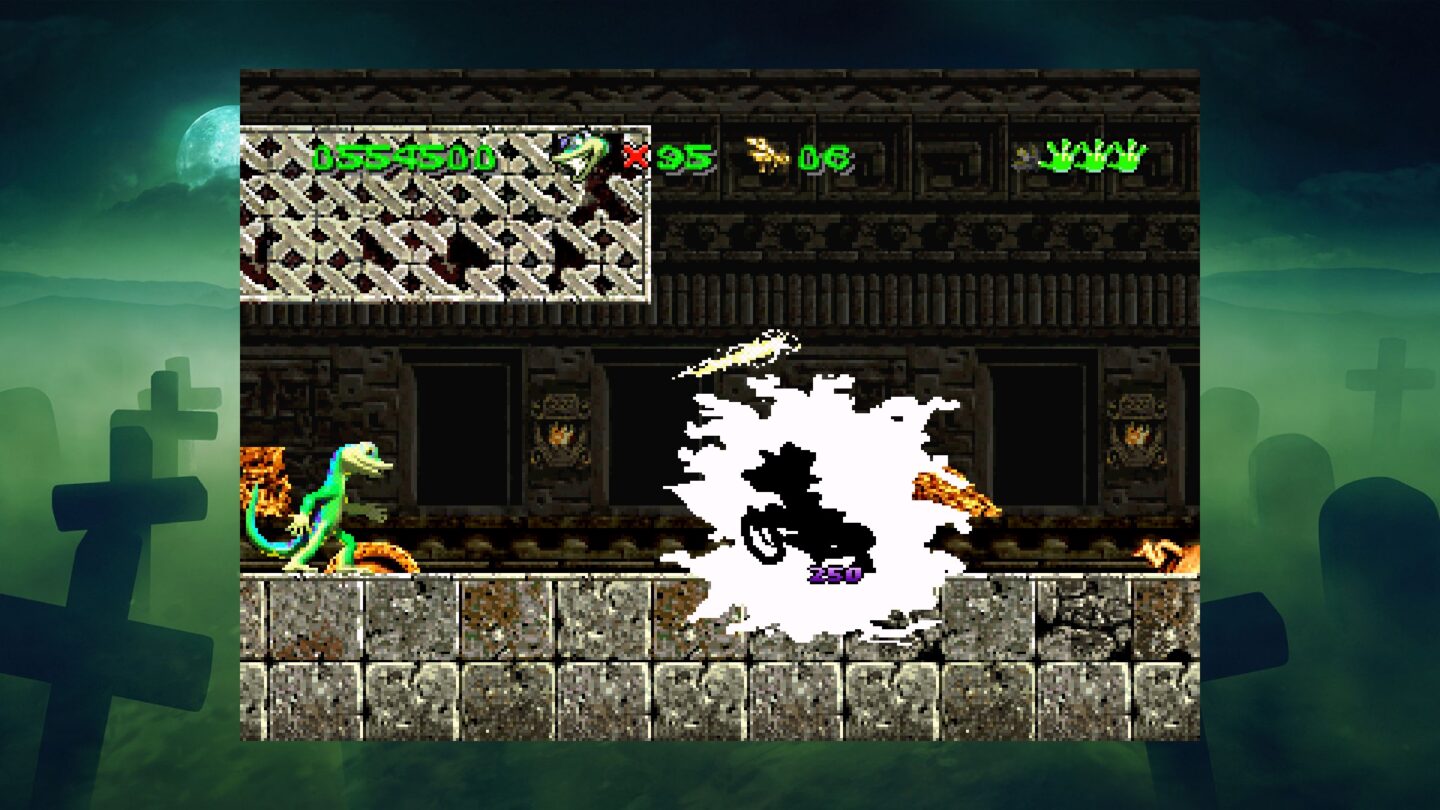This screenshot has width=1440, height=810.
Task: Select the golden fly collectible icon
Action: 767,152
